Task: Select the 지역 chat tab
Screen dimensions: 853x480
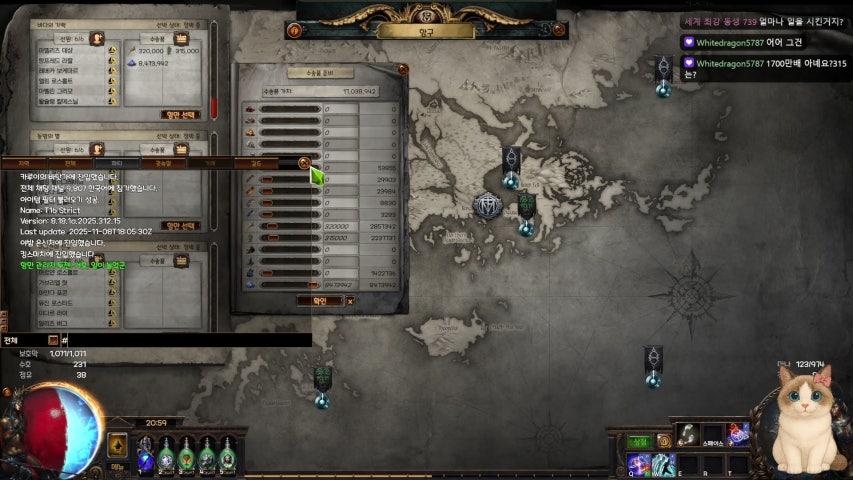Action: tap(23, 162)
